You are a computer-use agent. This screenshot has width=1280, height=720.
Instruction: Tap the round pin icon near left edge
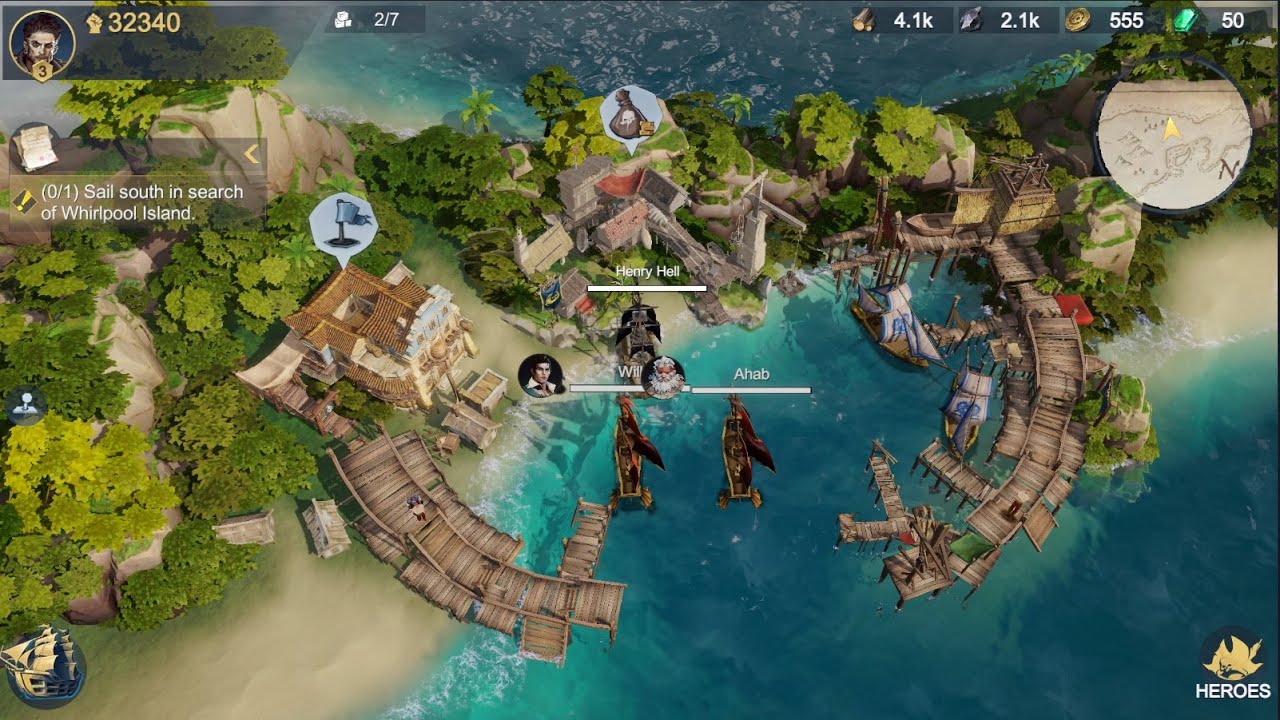point(25,406)
